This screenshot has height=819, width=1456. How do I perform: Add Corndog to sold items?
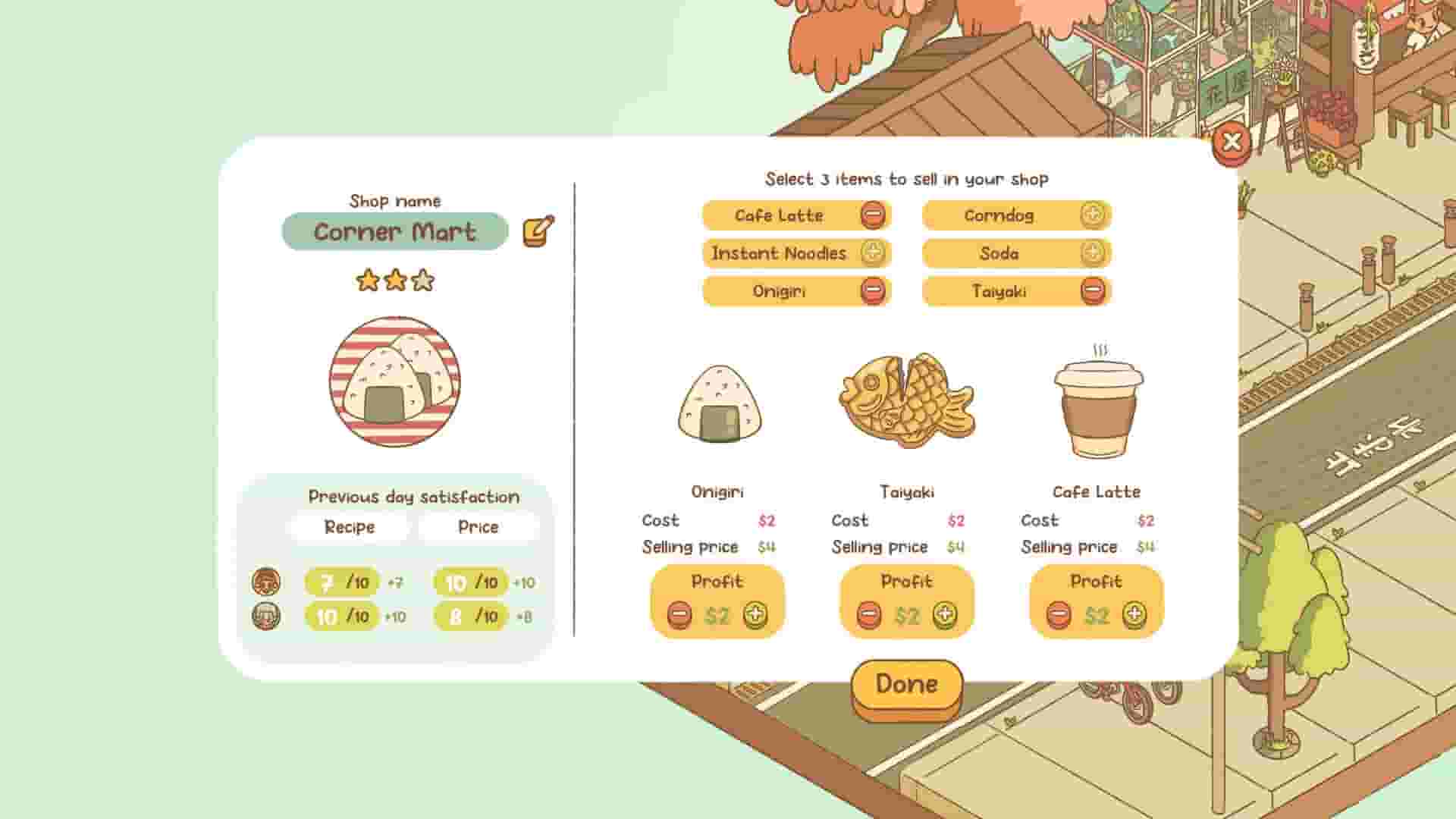point(1092,215)
